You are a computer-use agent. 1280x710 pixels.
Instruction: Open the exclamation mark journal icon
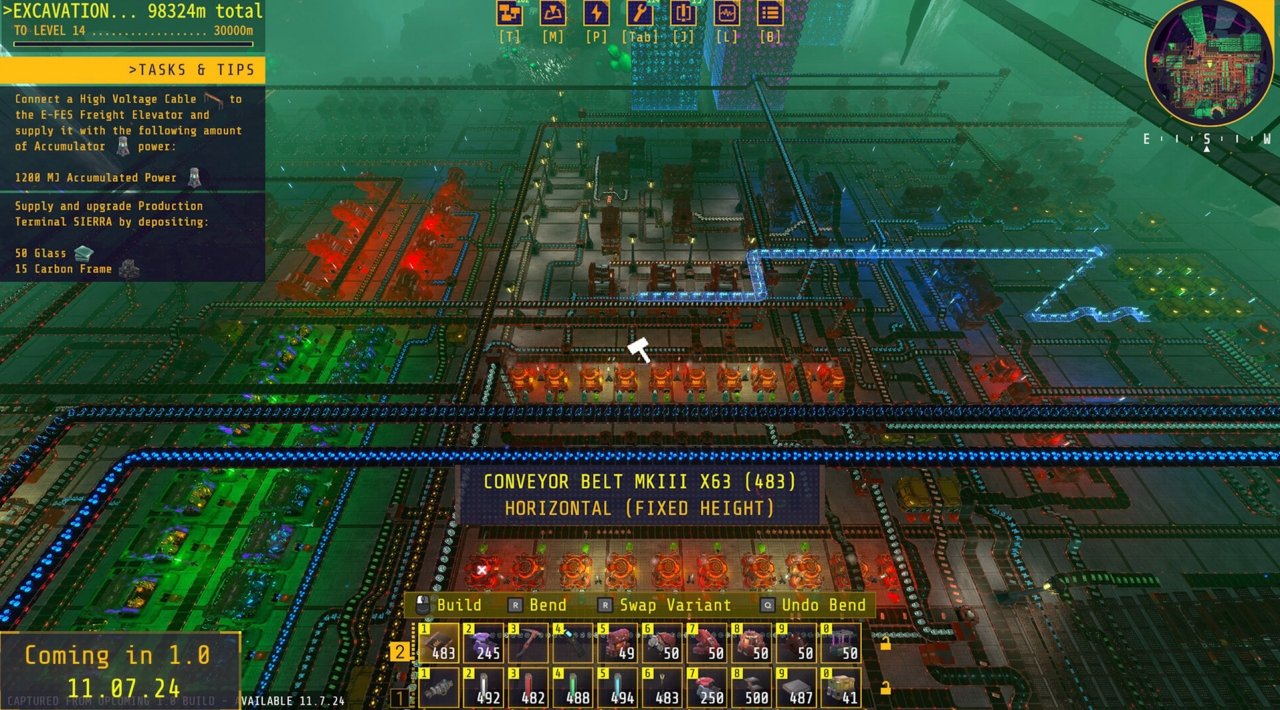click(x=684, y=13)
